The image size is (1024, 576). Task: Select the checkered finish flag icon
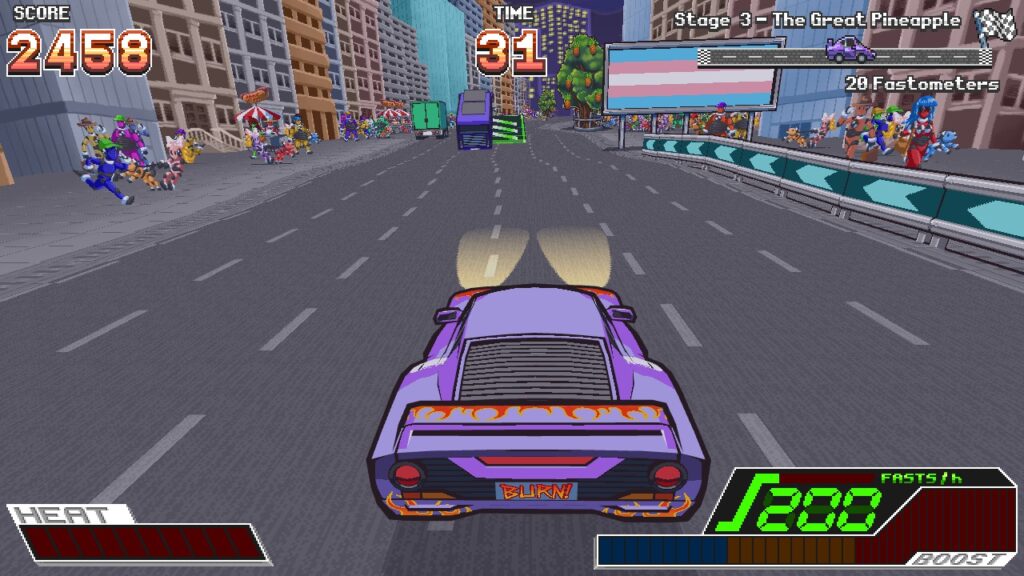coord(994,23)
